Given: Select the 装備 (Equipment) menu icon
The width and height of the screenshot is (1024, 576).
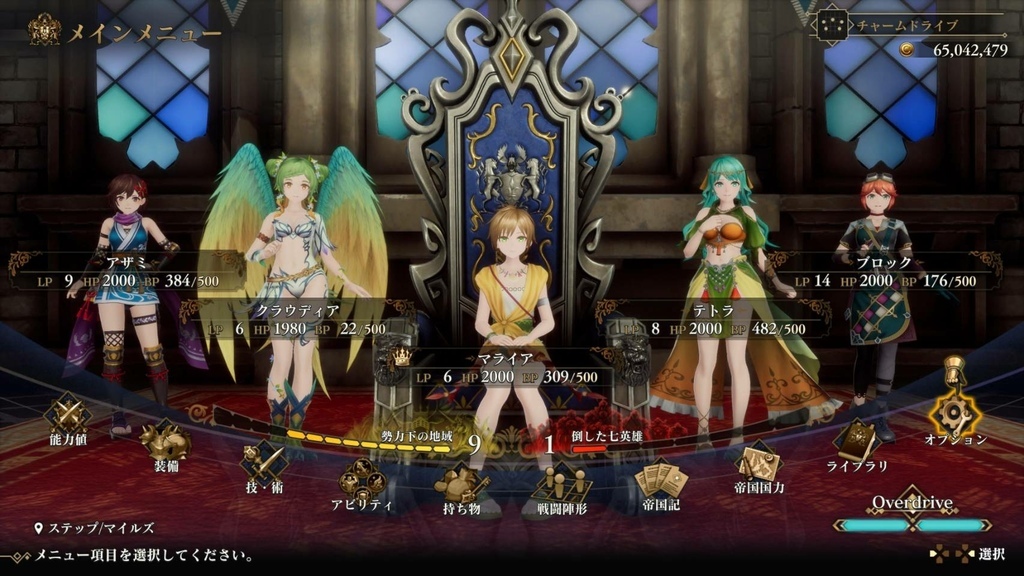Looking at the screenshot, I should coord(165,442).
